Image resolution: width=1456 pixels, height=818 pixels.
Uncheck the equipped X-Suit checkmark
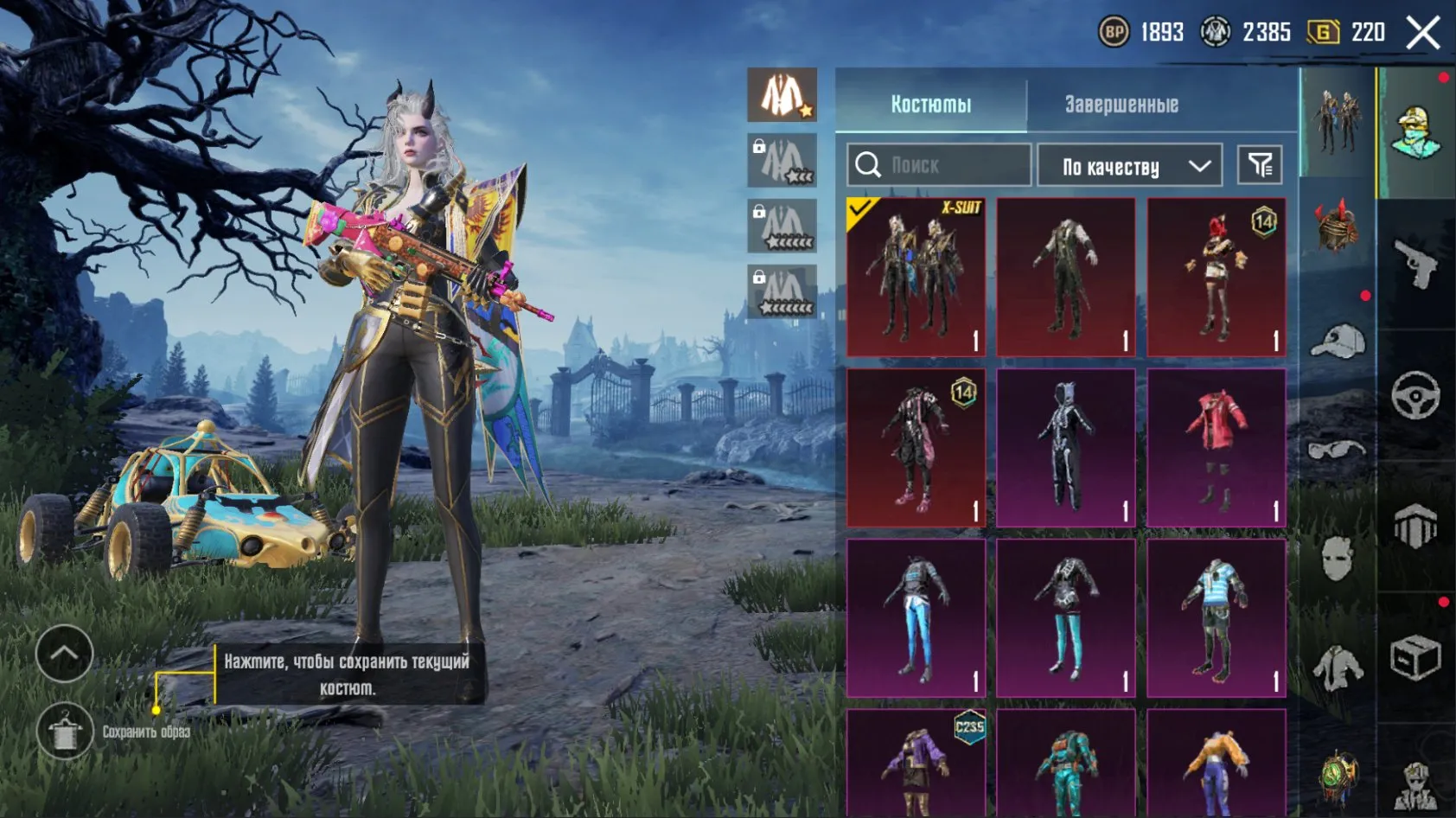pos(860,208)
